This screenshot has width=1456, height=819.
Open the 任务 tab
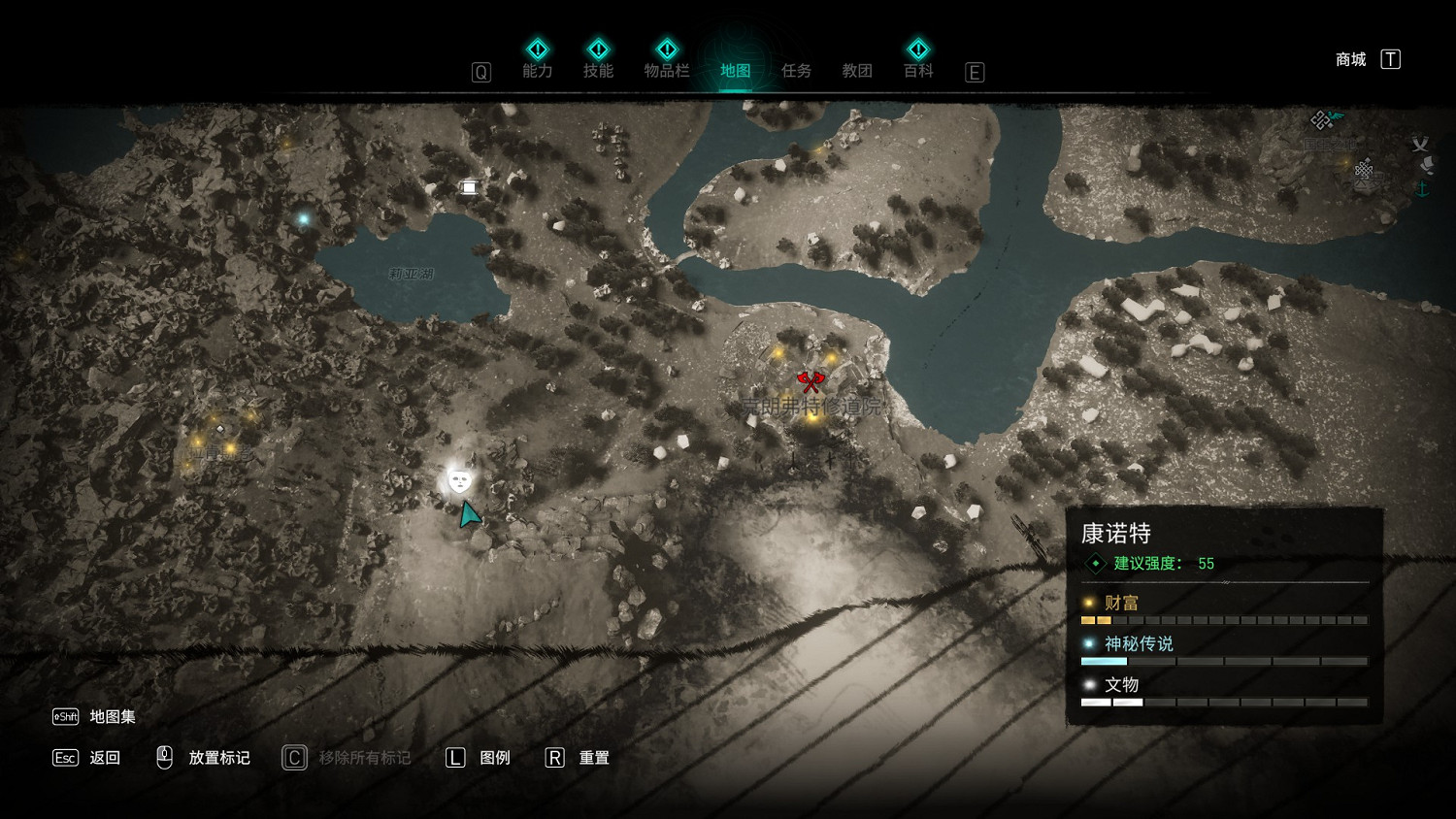point(796,70)
